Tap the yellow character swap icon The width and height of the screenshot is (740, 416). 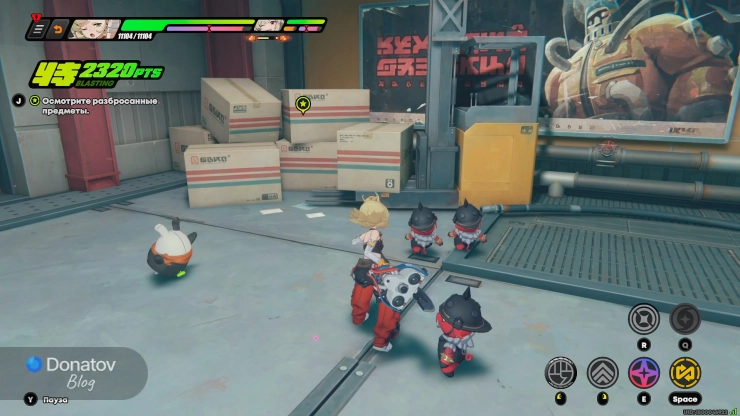click(x=685, y=373)
